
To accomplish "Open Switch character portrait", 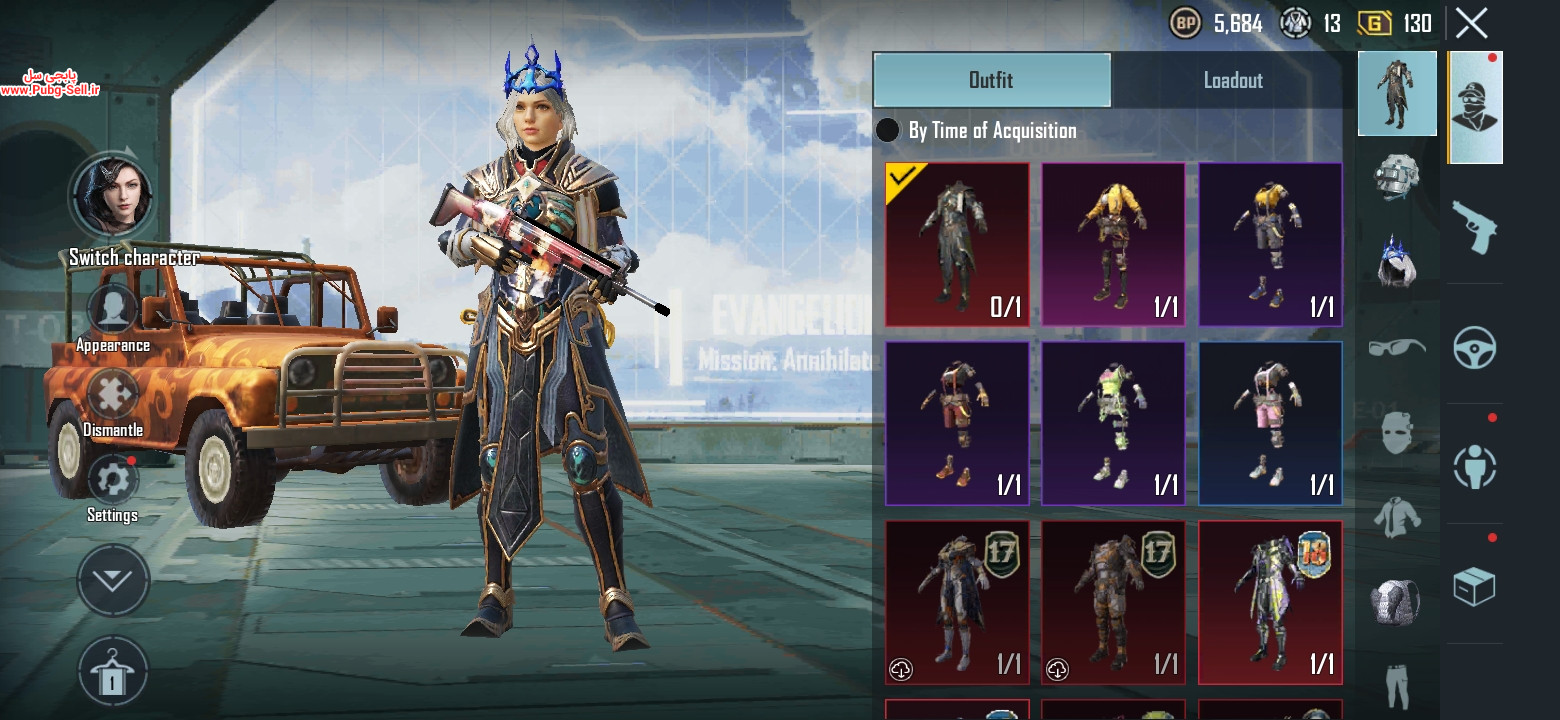I will (x=111, y=196).
